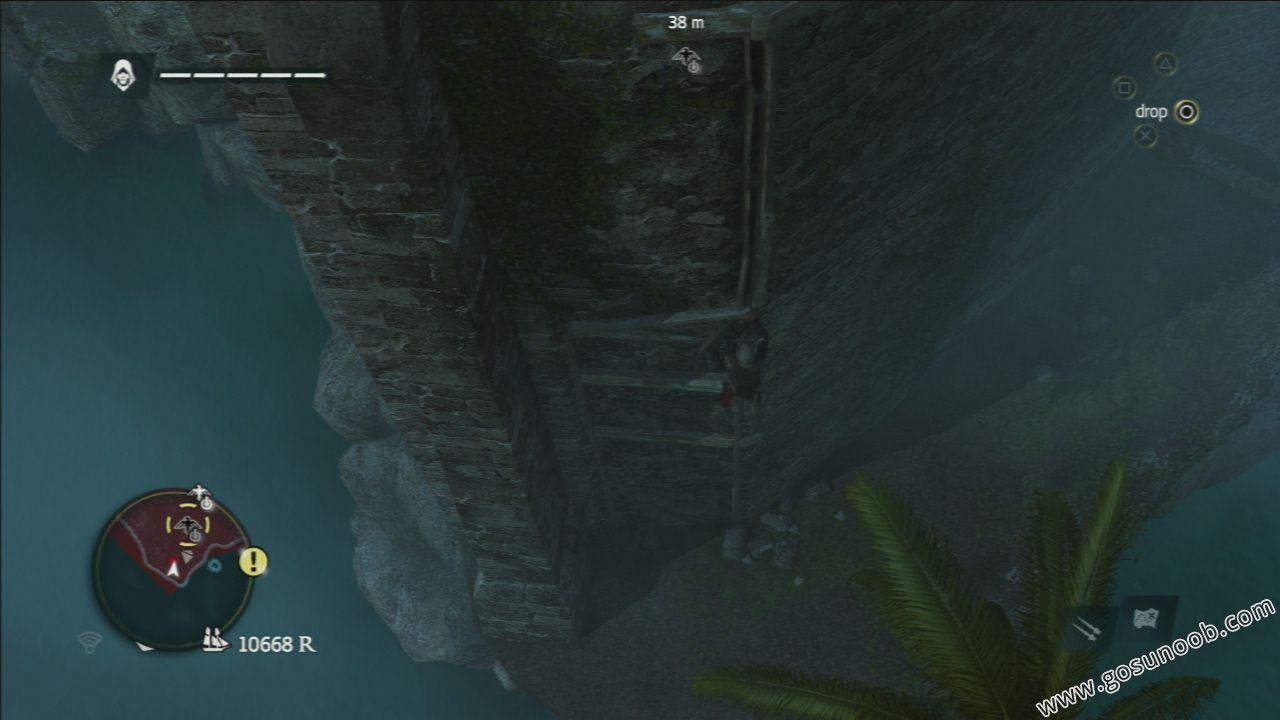
Task: Click the 38 m distance marker
Action: coord(685,22)
